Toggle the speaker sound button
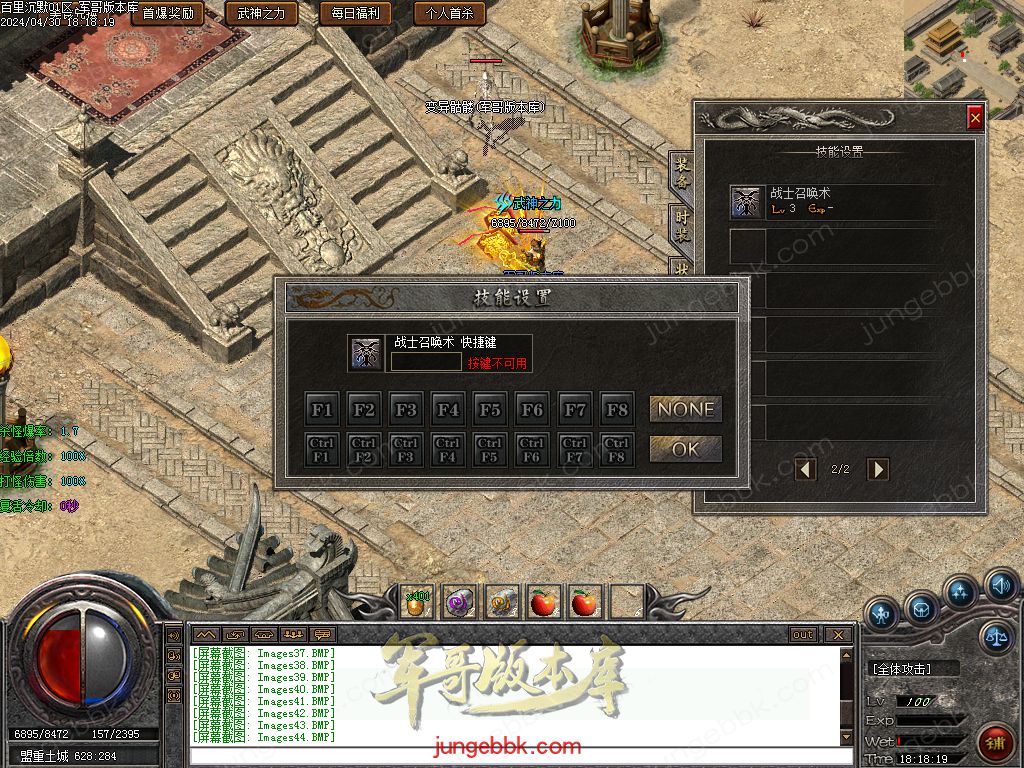This screenshot has width=1024, height=768. pos(999,584)
